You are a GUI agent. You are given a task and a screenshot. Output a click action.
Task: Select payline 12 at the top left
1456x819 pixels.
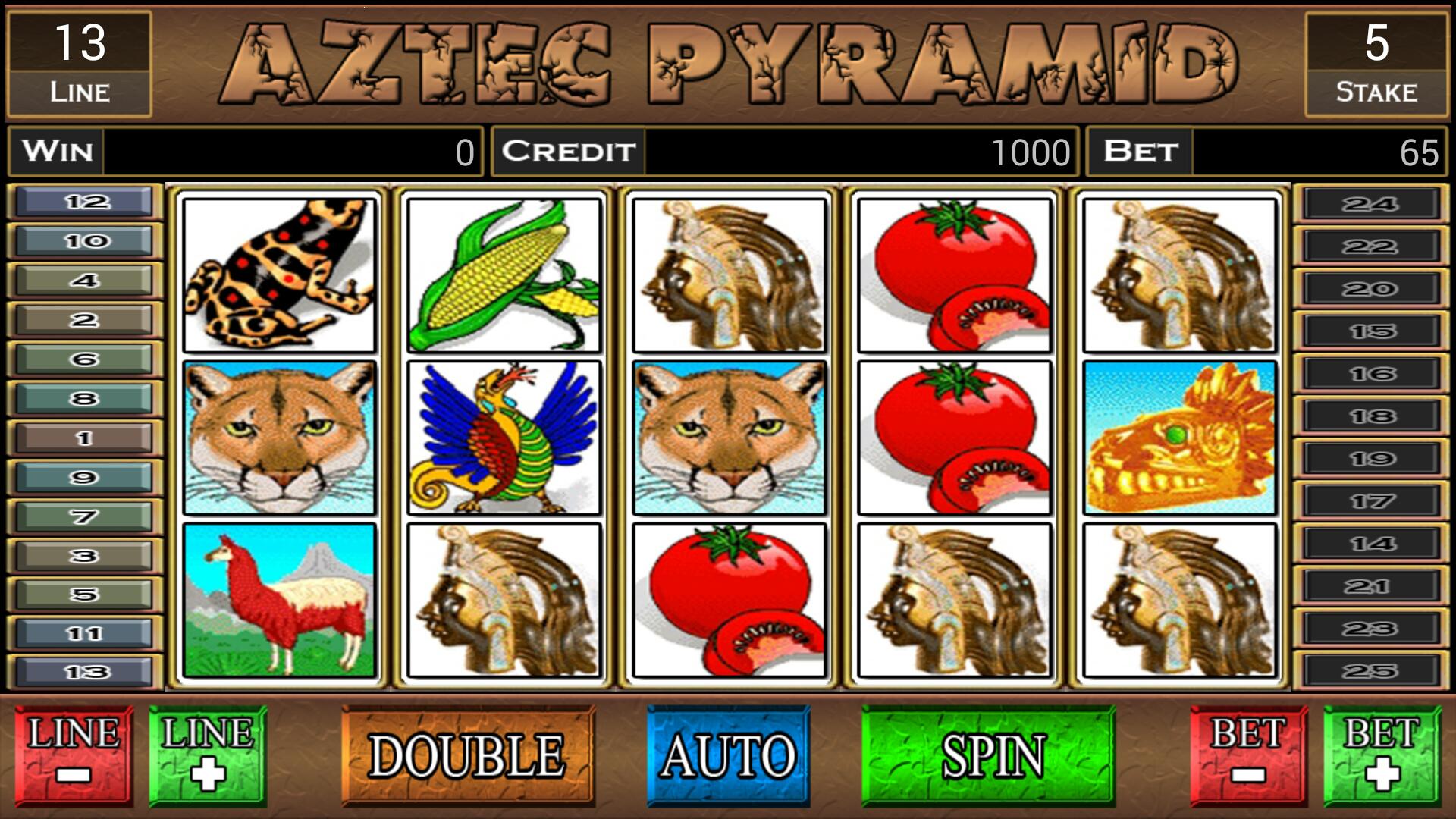click(x=83, y=201)
